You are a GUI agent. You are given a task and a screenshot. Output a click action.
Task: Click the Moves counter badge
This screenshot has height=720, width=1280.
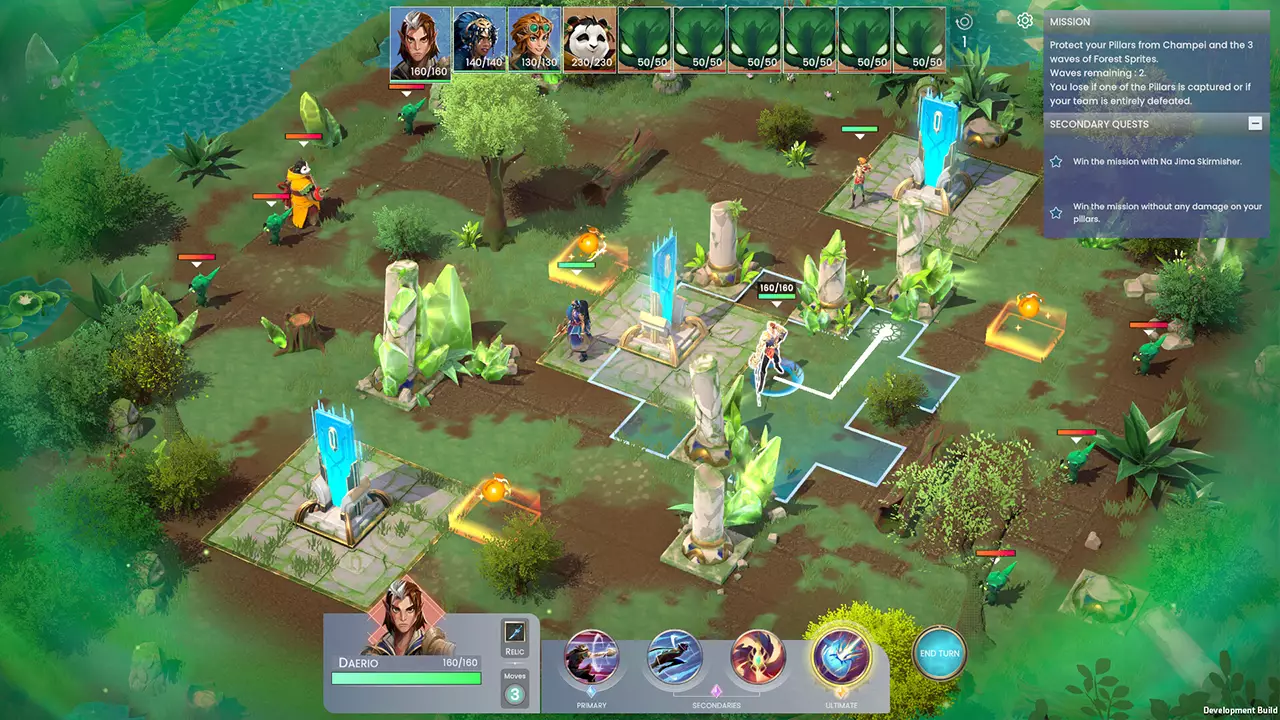[515, 691]
